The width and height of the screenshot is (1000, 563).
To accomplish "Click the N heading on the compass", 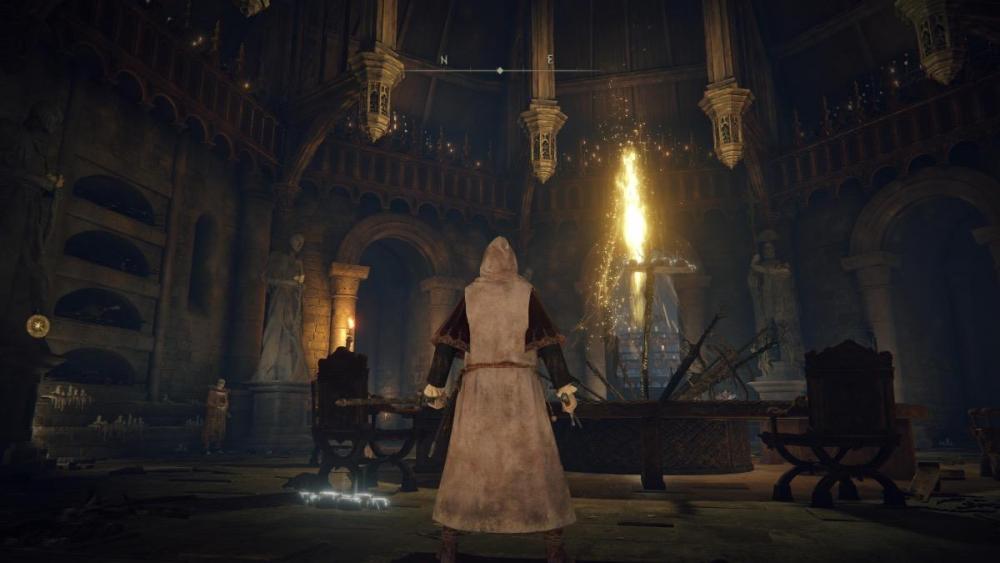I will (443, 61).
